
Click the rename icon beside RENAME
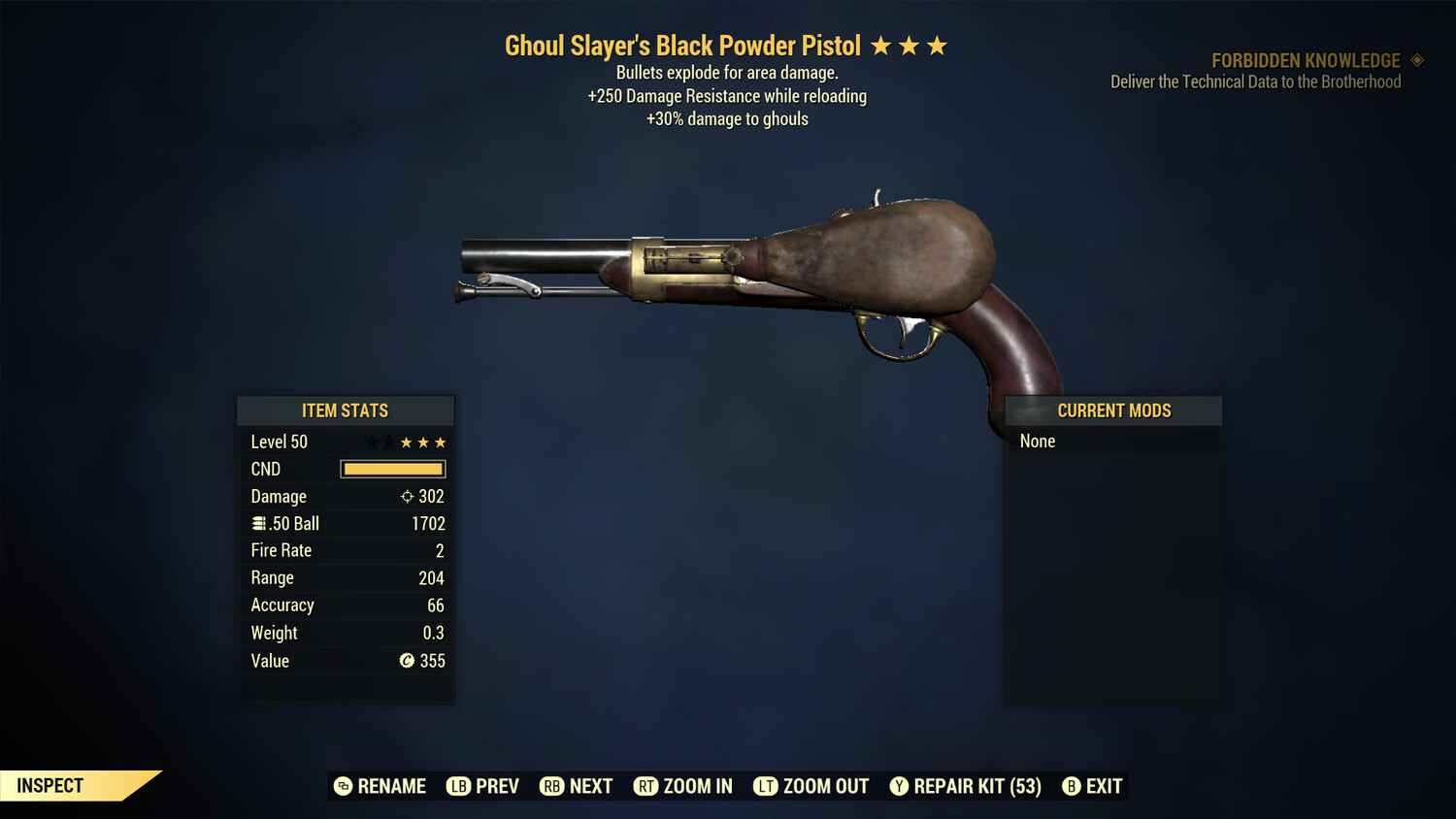[342, 786]
